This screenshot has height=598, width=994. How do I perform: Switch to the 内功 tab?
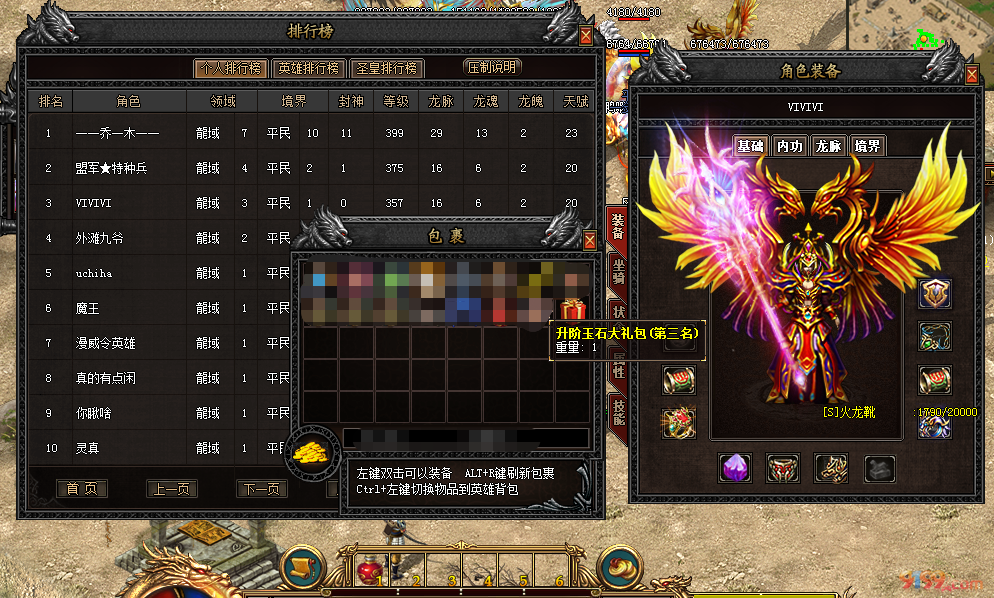pyautogui.click(x=790, y=146)
